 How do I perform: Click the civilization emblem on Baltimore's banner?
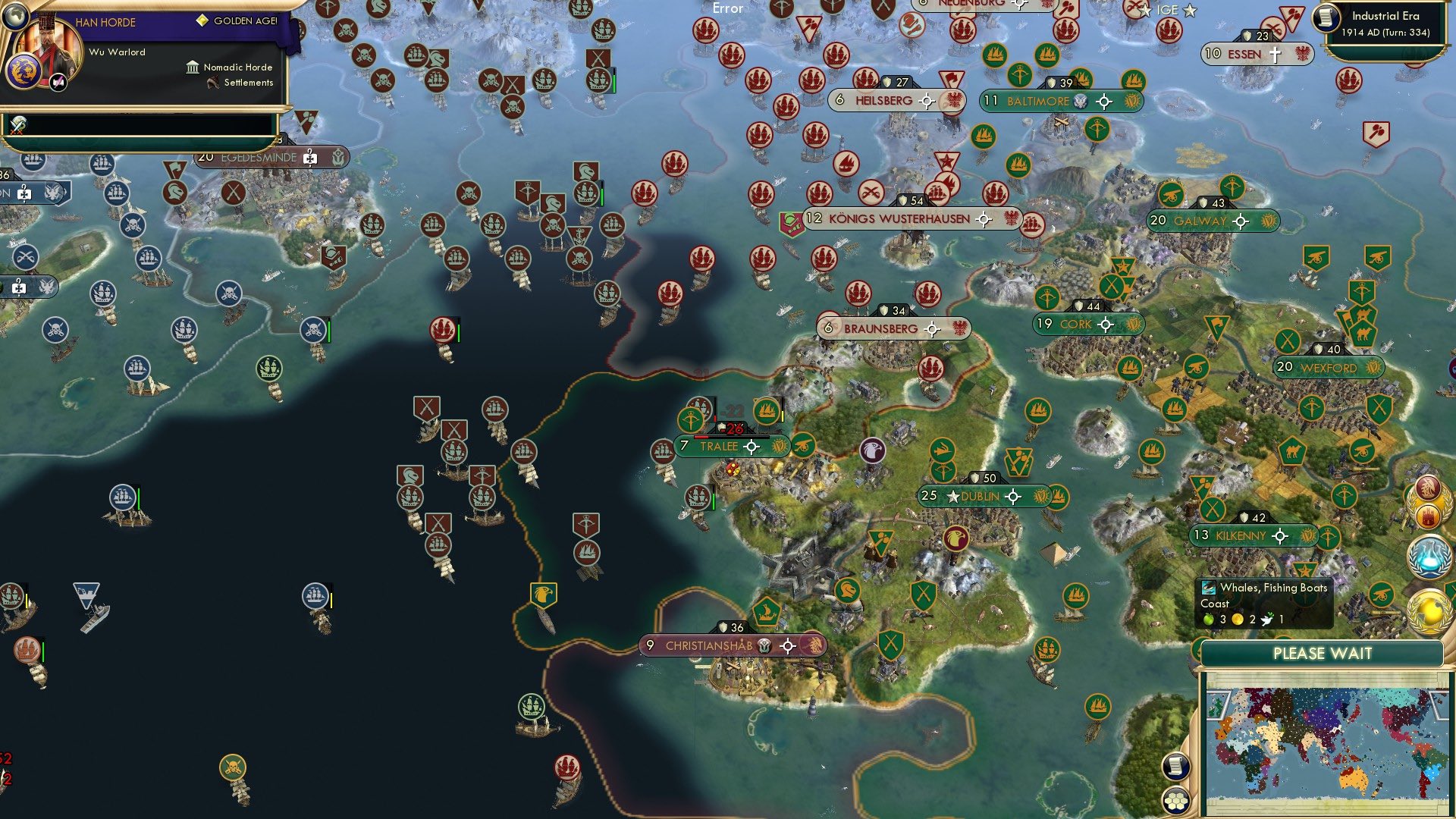coord(1133,101)
